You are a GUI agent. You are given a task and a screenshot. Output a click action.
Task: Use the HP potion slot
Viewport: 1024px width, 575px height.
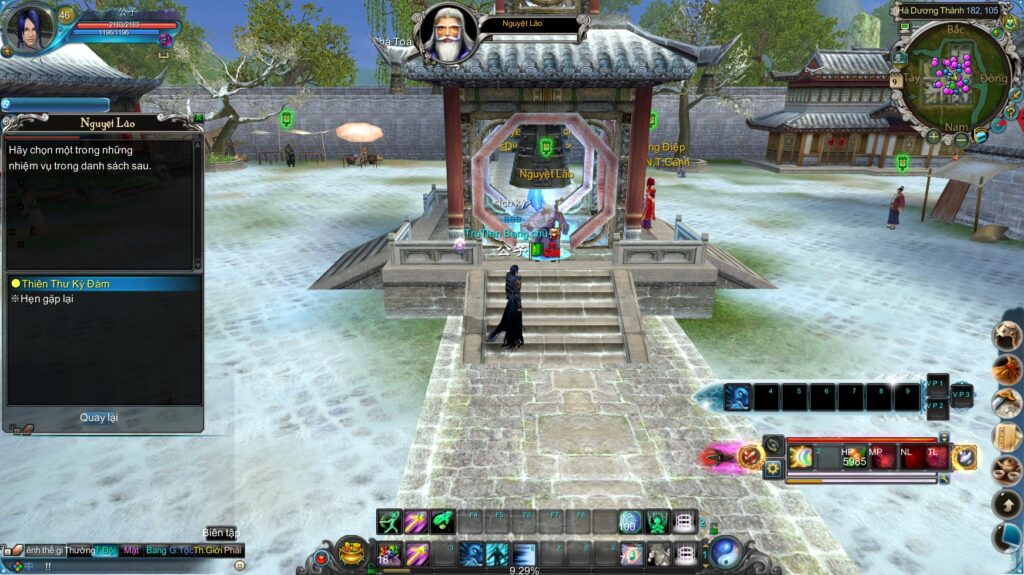coord(854,456)
